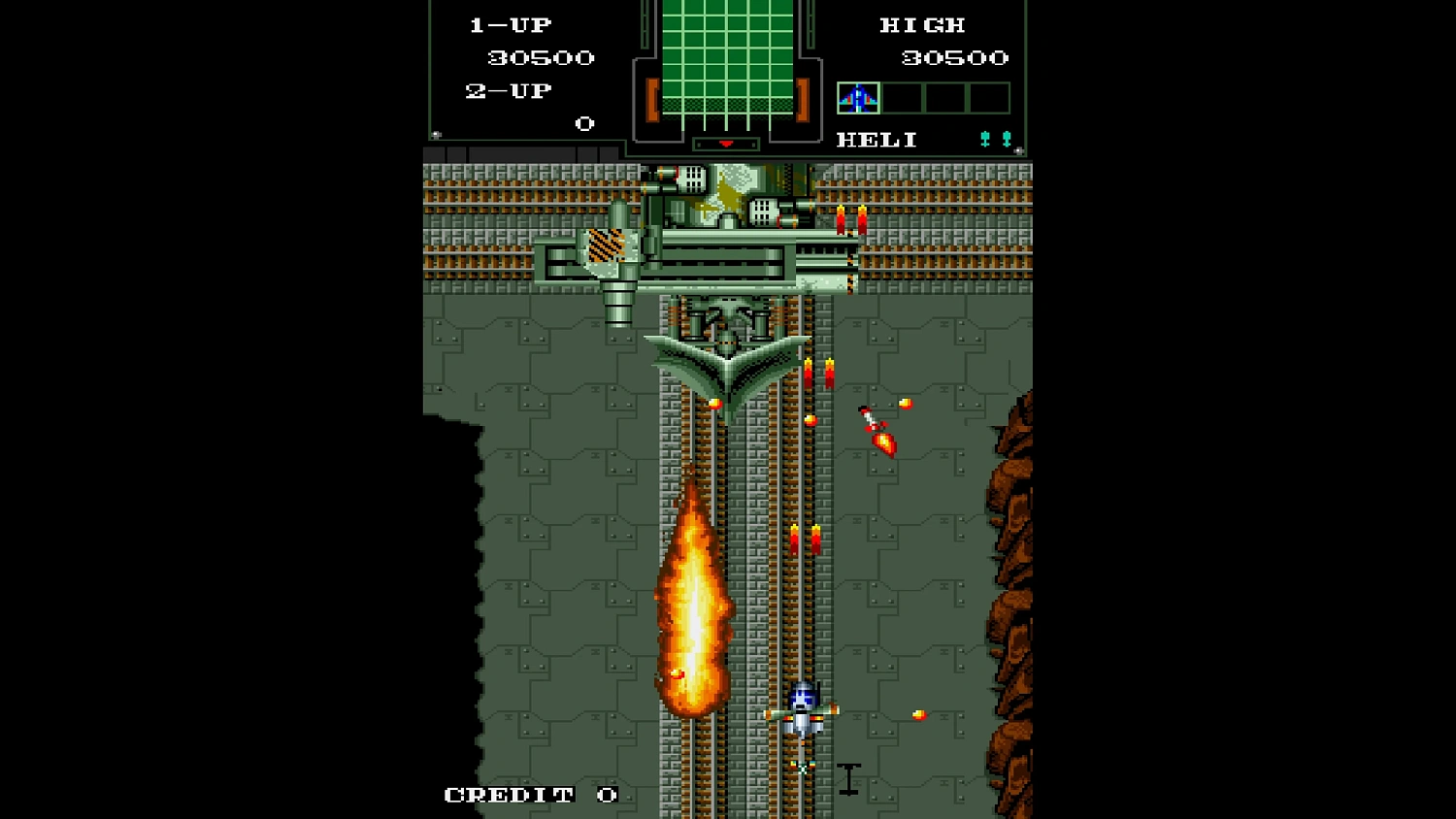The height and width of the screenshot is (819, 1456).
Task: Click the first teal bomb stock icon
Action: pos(987,138)
